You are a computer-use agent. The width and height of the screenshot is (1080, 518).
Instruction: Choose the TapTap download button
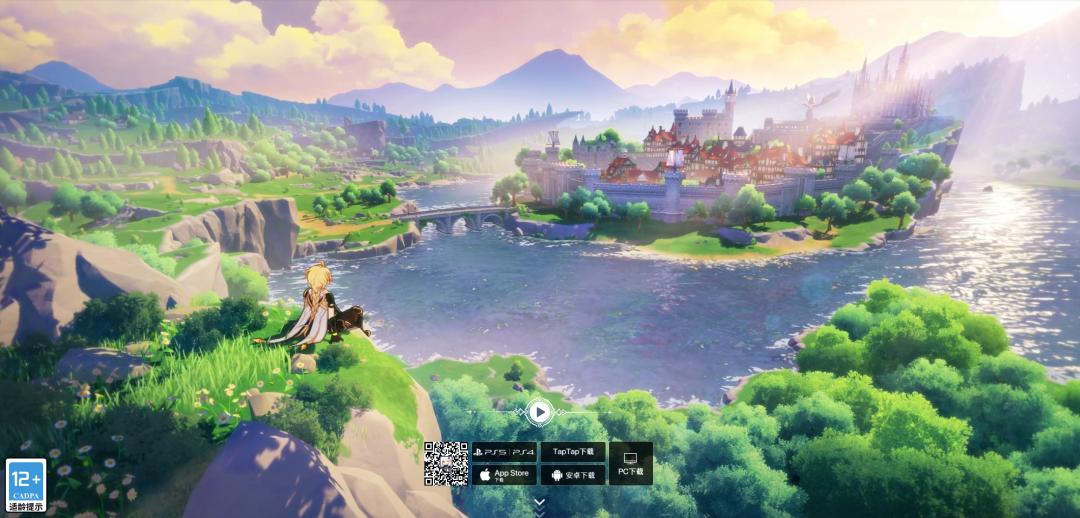573,452
